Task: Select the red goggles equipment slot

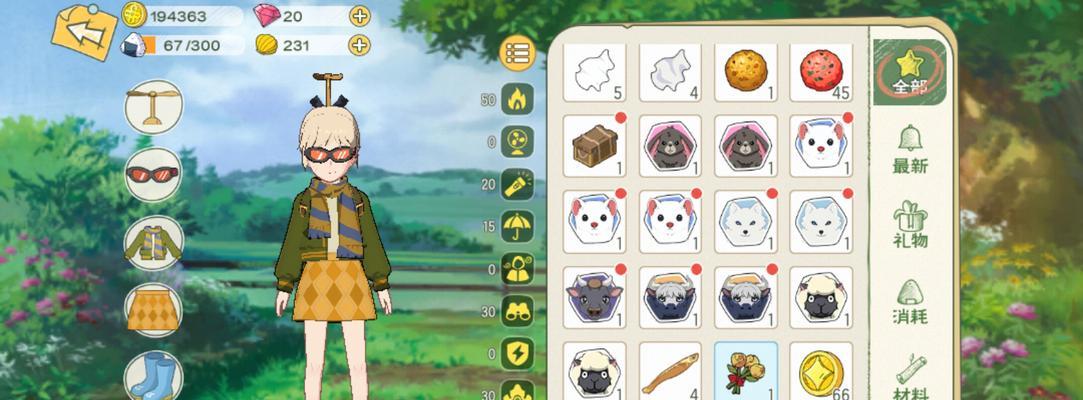Action: (x=153, y=175)
